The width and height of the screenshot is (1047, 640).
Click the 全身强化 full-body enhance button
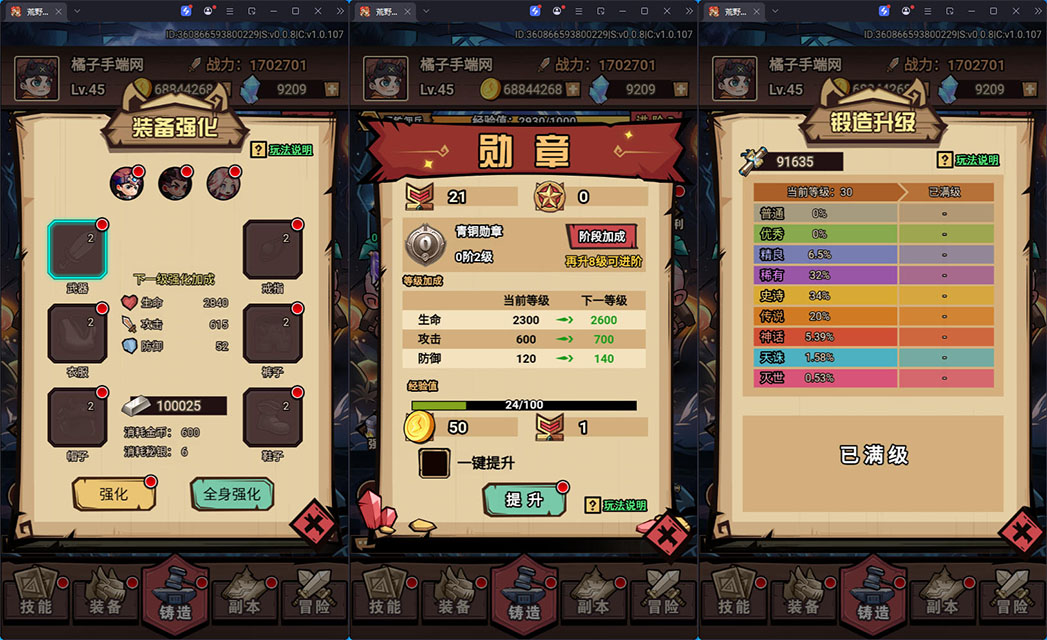pos(231,494)
